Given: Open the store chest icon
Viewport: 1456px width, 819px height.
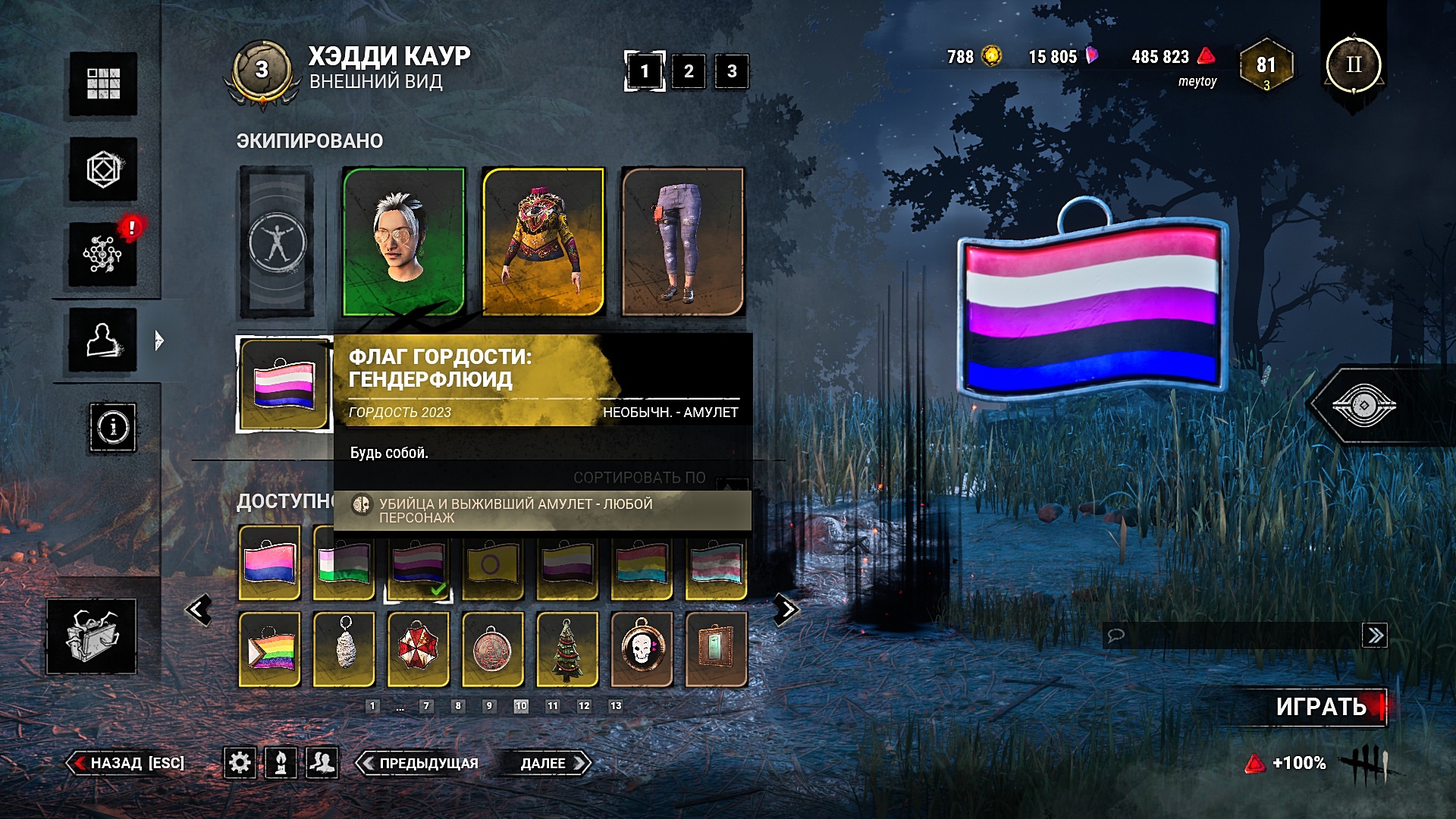Looking at the screenshot, I should click(92, 636).
